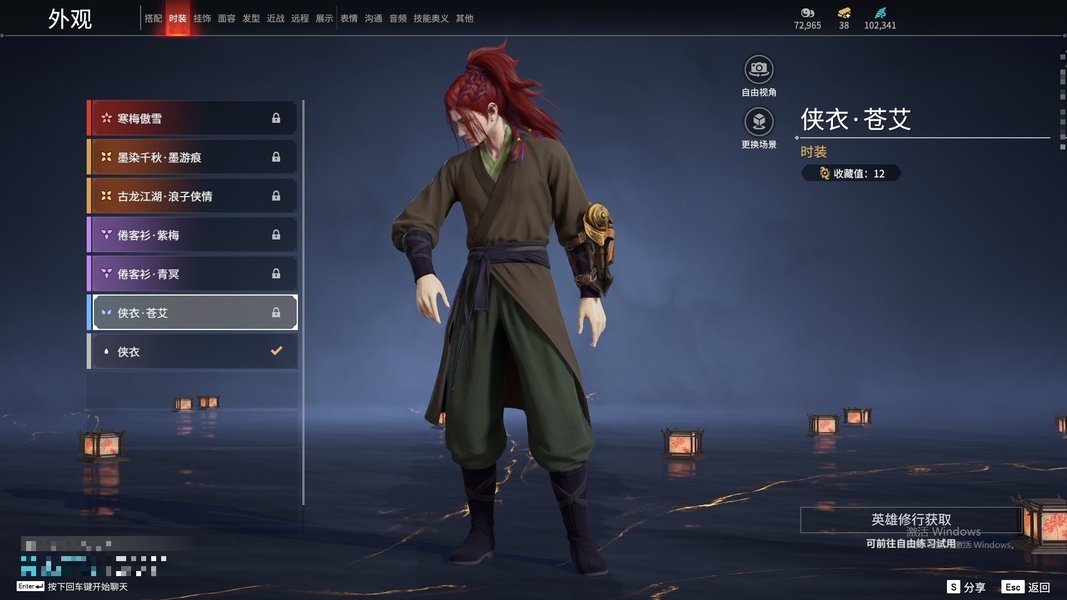Viewport: 1067px width, 600px height.
Task: Select the 古龙江湖·浪子侠情 outfit
Action: [x=192, y=196]
